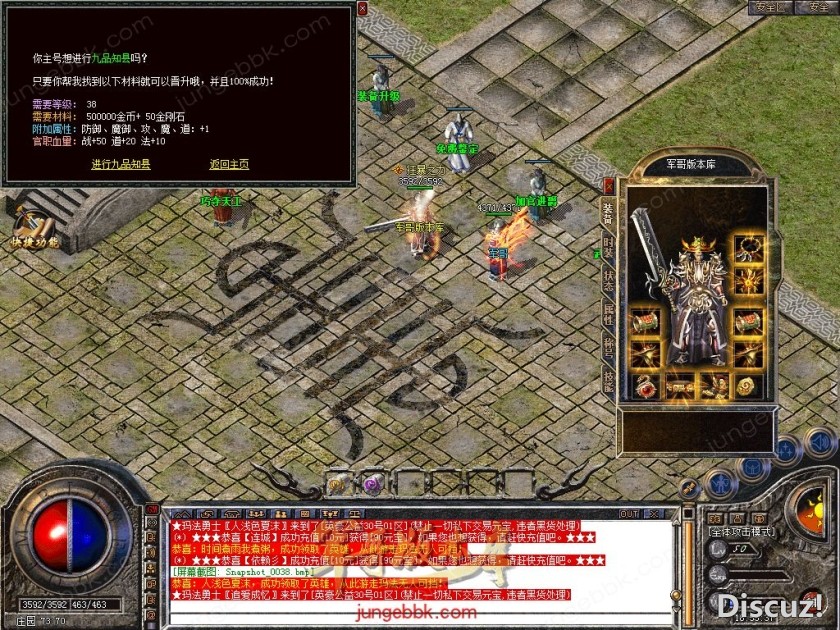
Task: Click the OUT button above chat
Action: 628,514
